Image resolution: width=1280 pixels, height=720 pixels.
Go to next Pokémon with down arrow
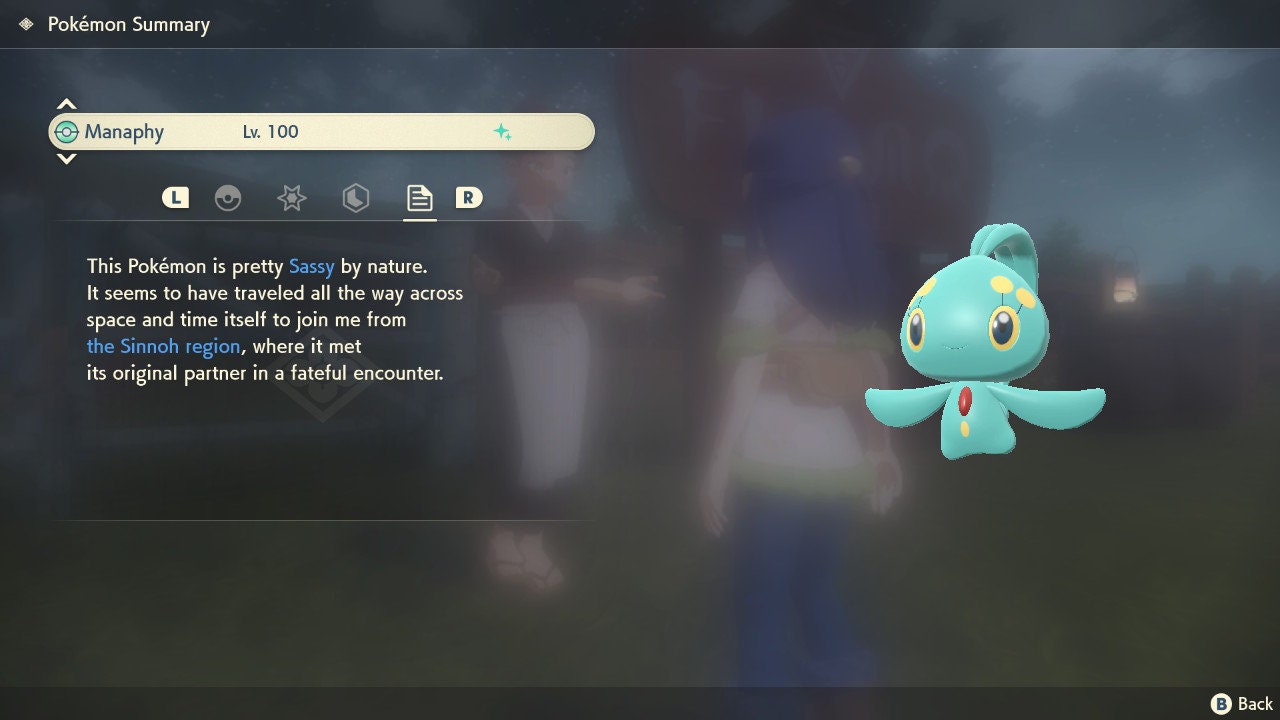coord(66,159)
